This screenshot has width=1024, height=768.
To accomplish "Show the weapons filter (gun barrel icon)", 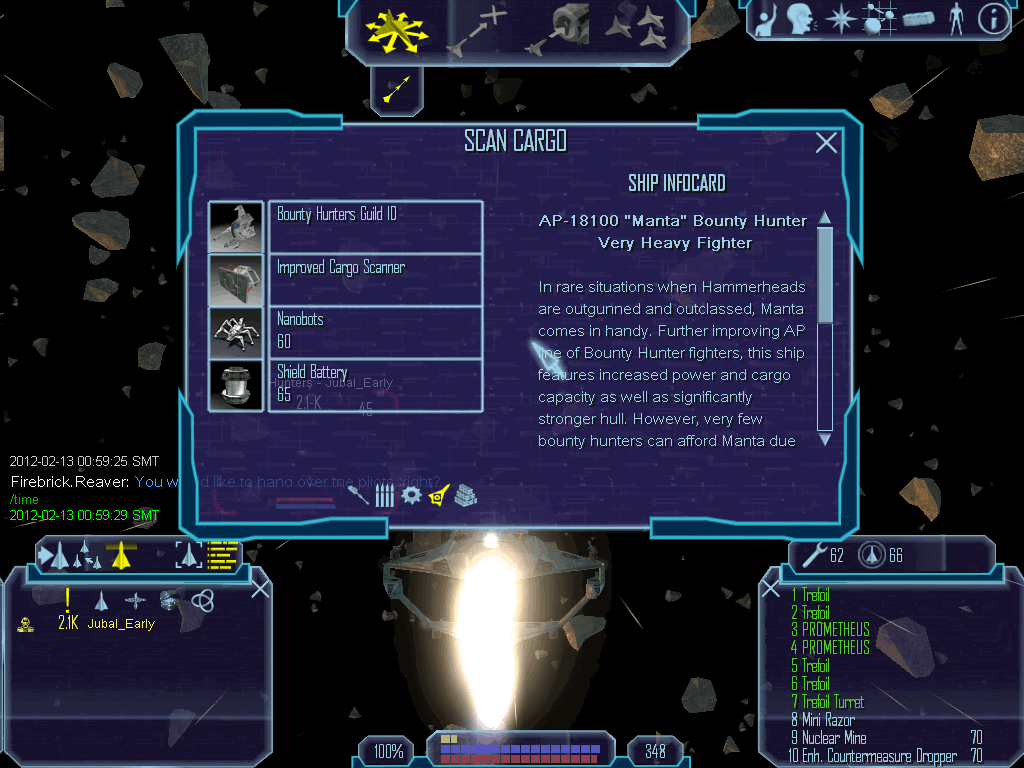I will point(358,493).
